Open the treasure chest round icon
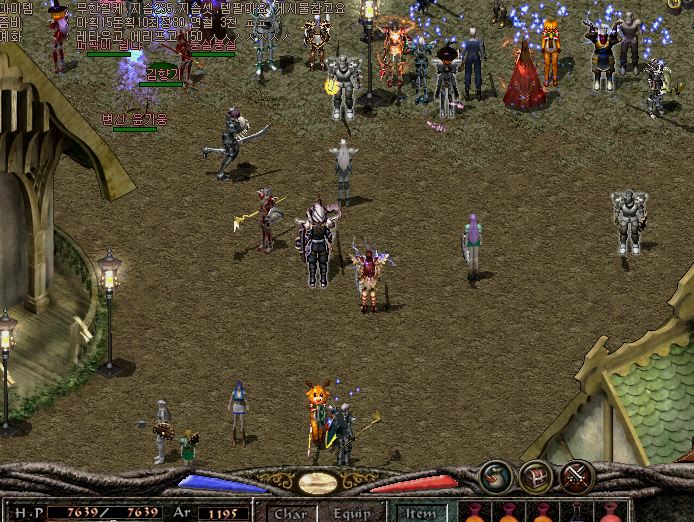 (x=536, y=475)
